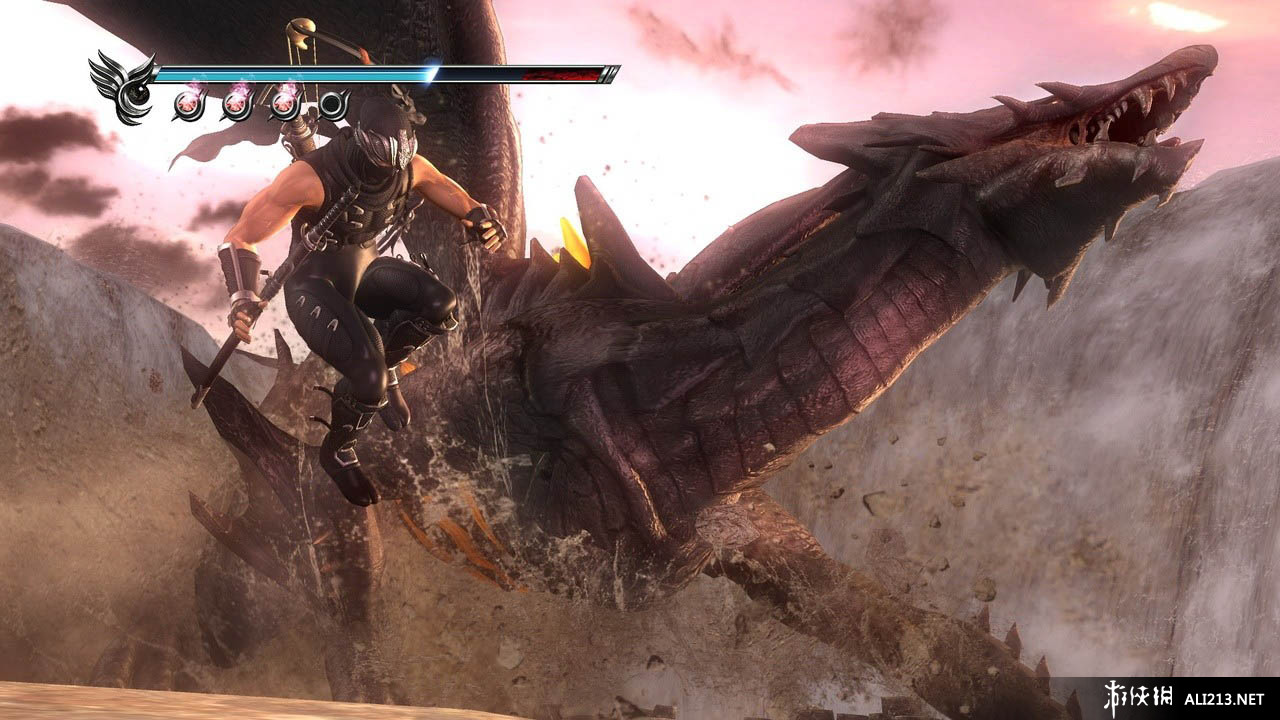Select the empty dark Ki orb slot

coord(333,104)
